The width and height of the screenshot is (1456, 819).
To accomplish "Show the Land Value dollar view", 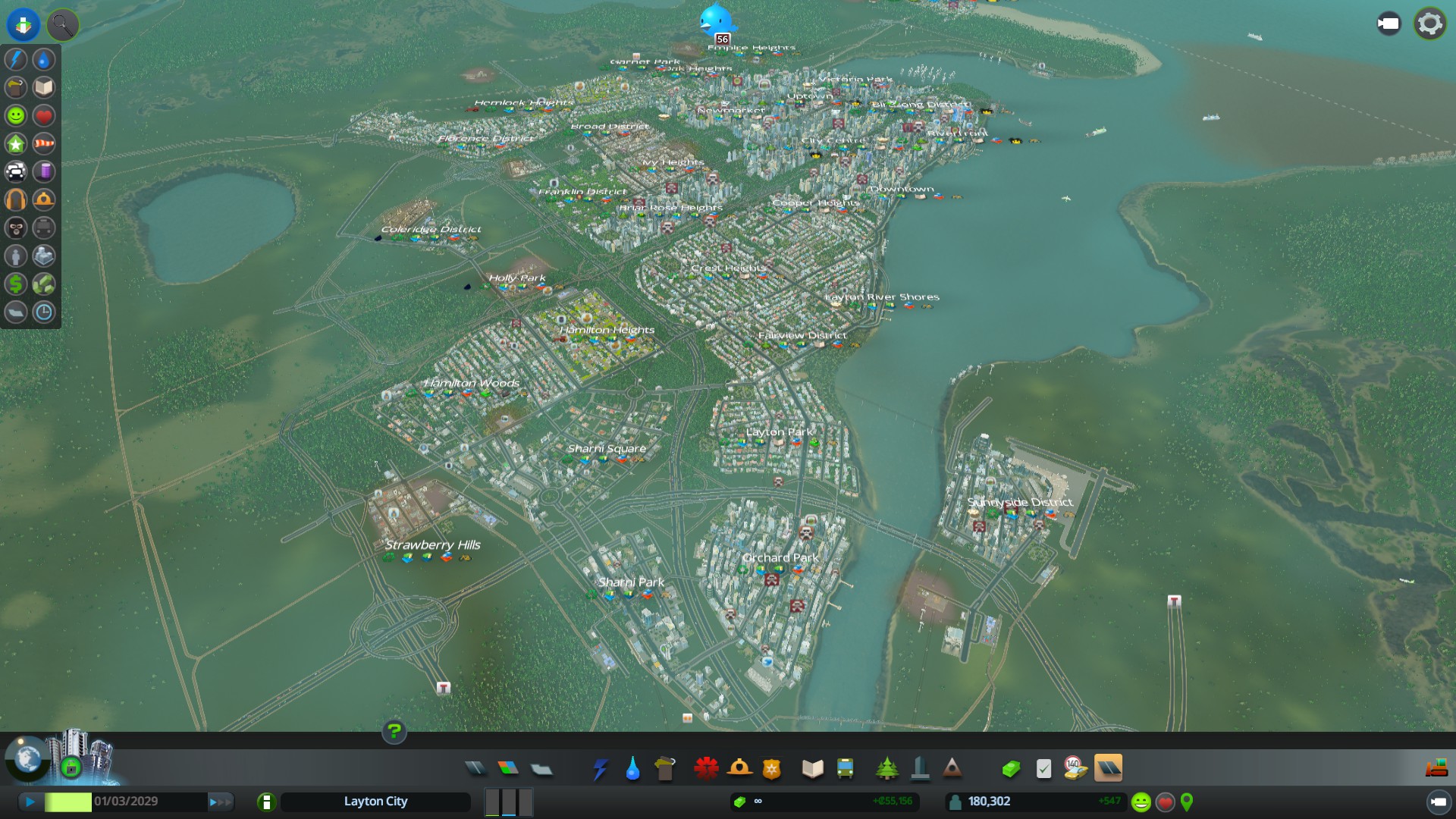I will click(x=16, y=284).
